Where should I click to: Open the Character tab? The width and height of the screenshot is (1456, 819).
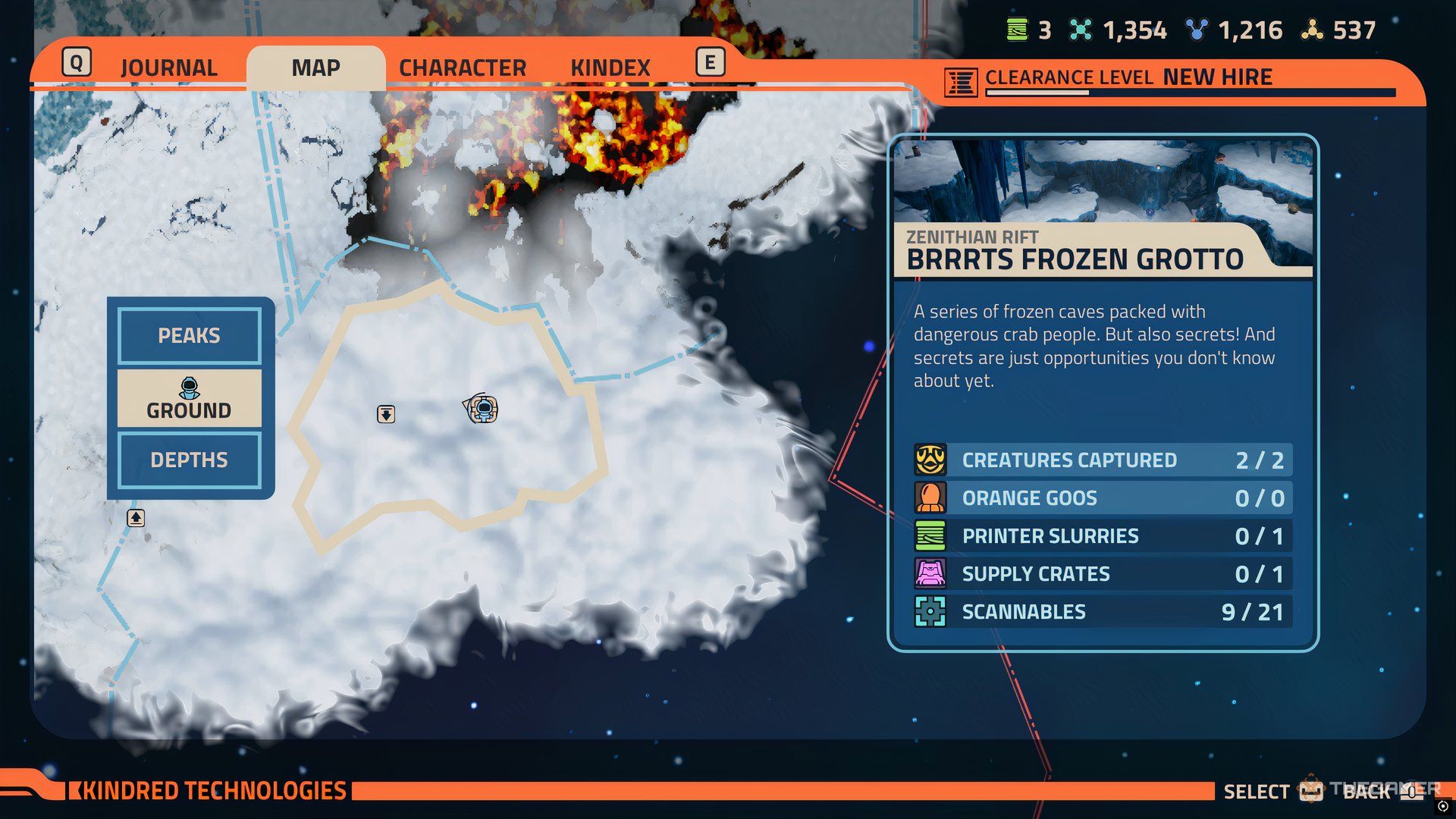click(x=462, y=67)
